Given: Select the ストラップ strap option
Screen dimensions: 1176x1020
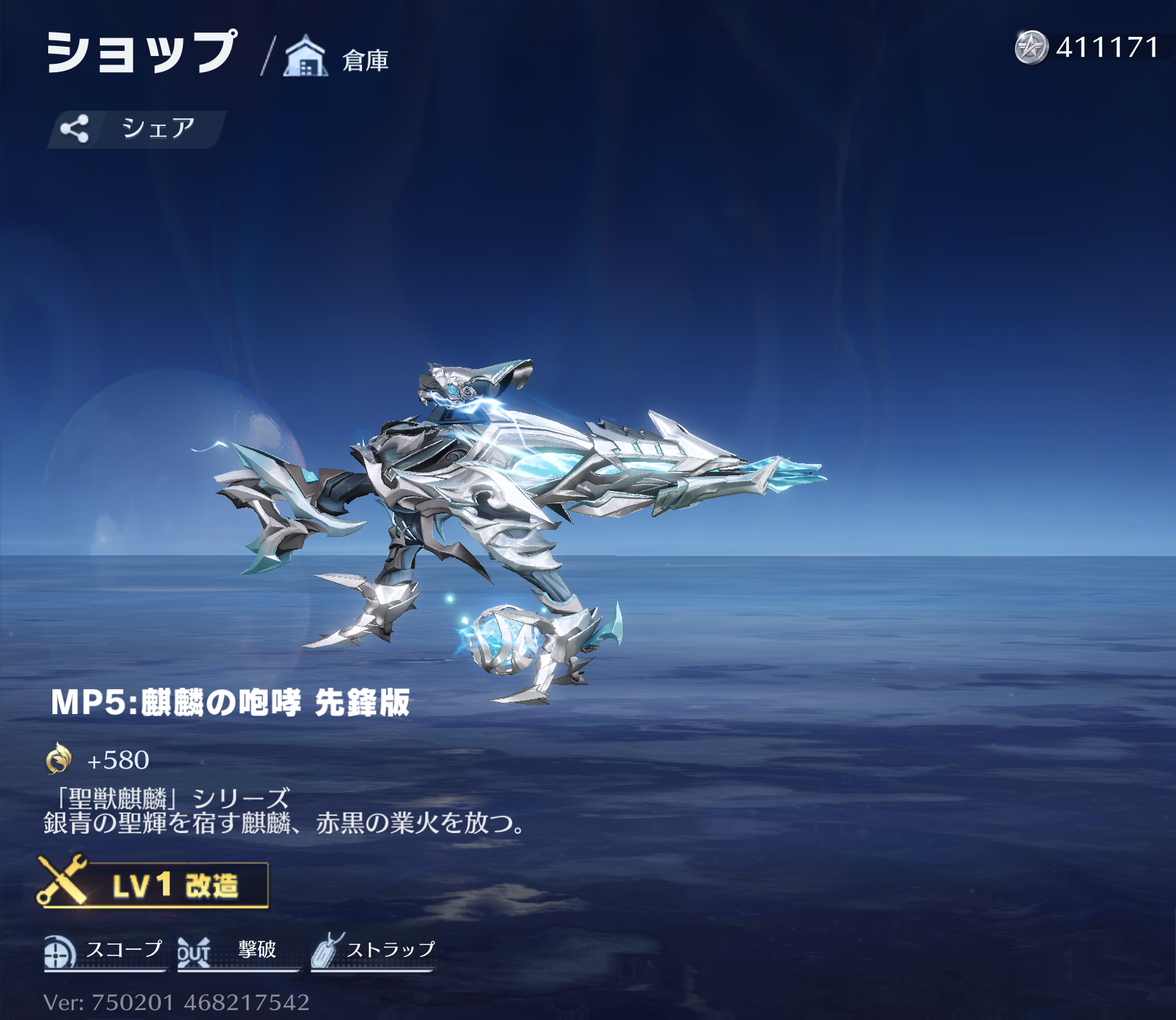Looking at the screenshot, I should coord(373,951).
